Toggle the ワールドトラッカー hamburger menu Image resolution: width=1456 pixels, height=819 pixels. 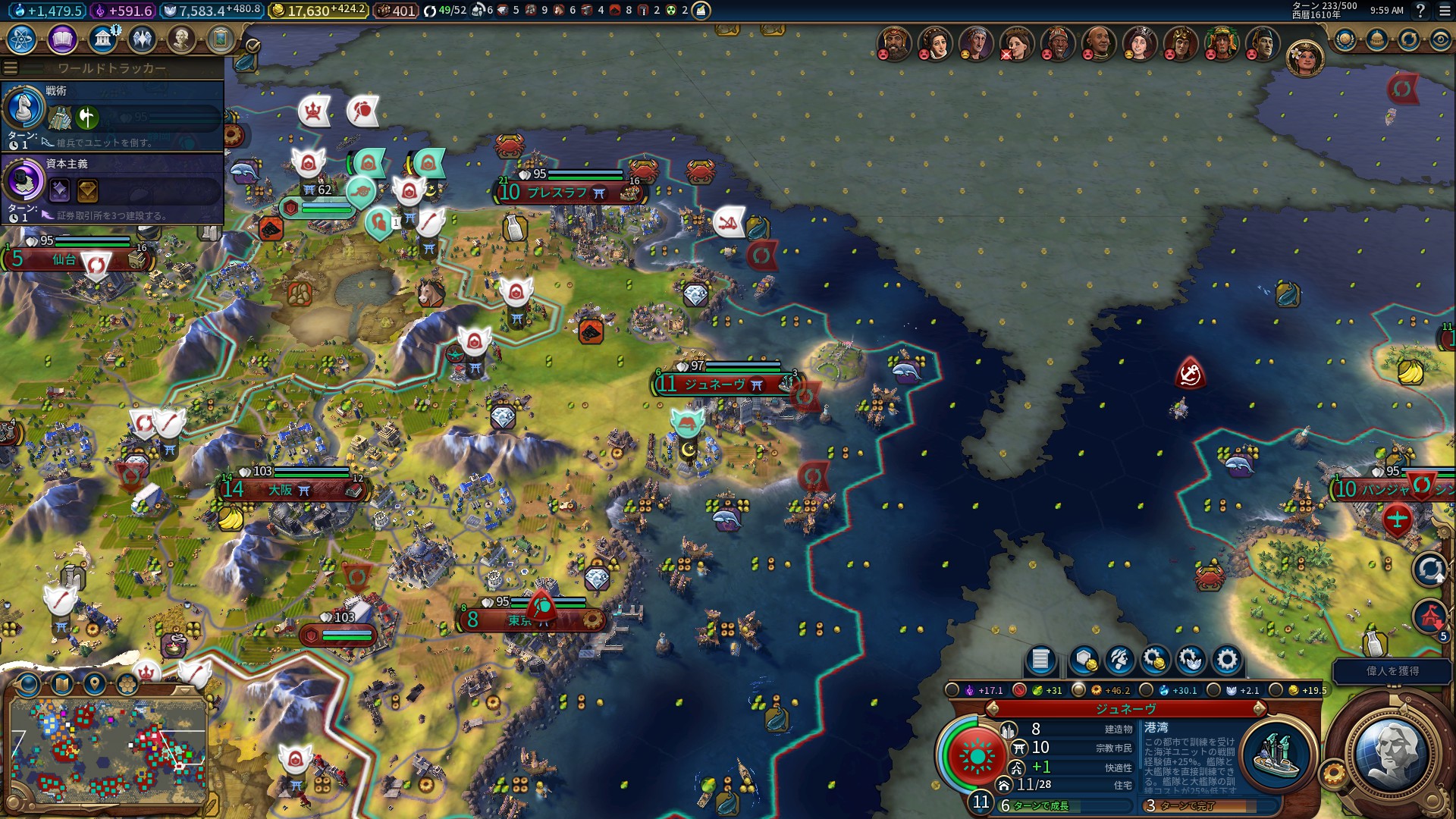tap(11, 68)
